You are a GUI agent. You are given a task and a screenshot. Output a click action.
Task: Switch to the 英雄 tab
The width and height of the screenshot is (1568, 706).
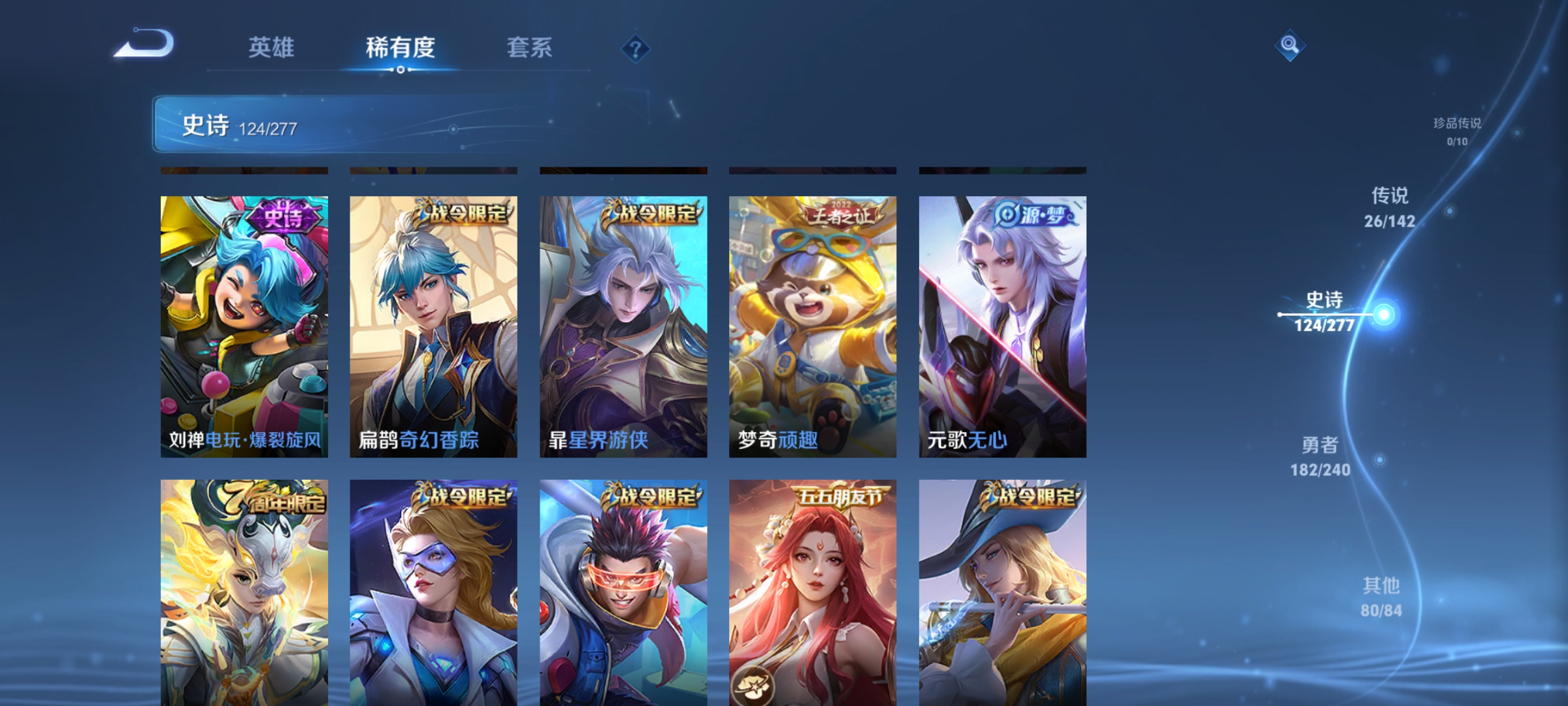point(271,47)
